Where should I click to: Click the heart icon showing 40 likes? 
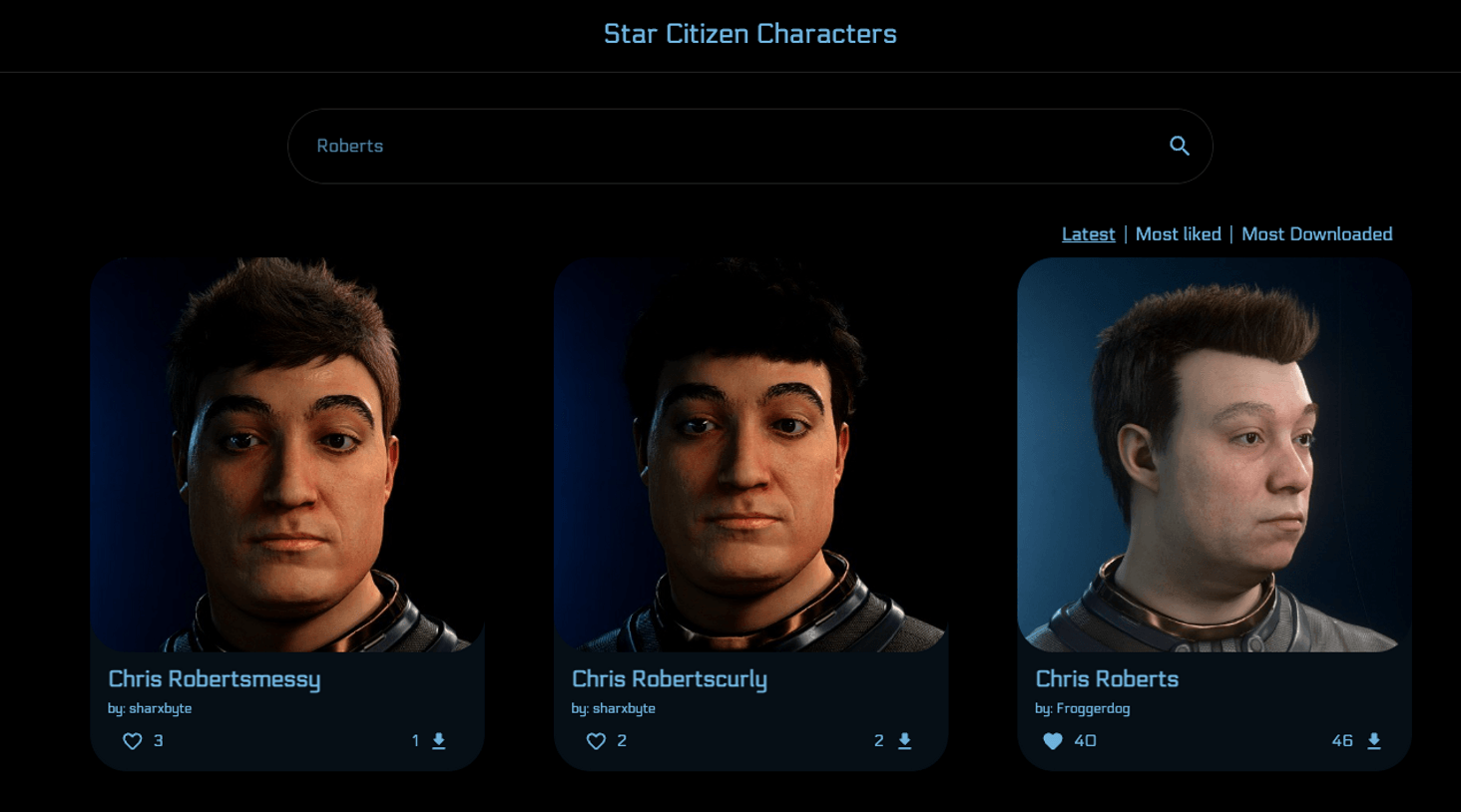click(x=1053, y=741)
